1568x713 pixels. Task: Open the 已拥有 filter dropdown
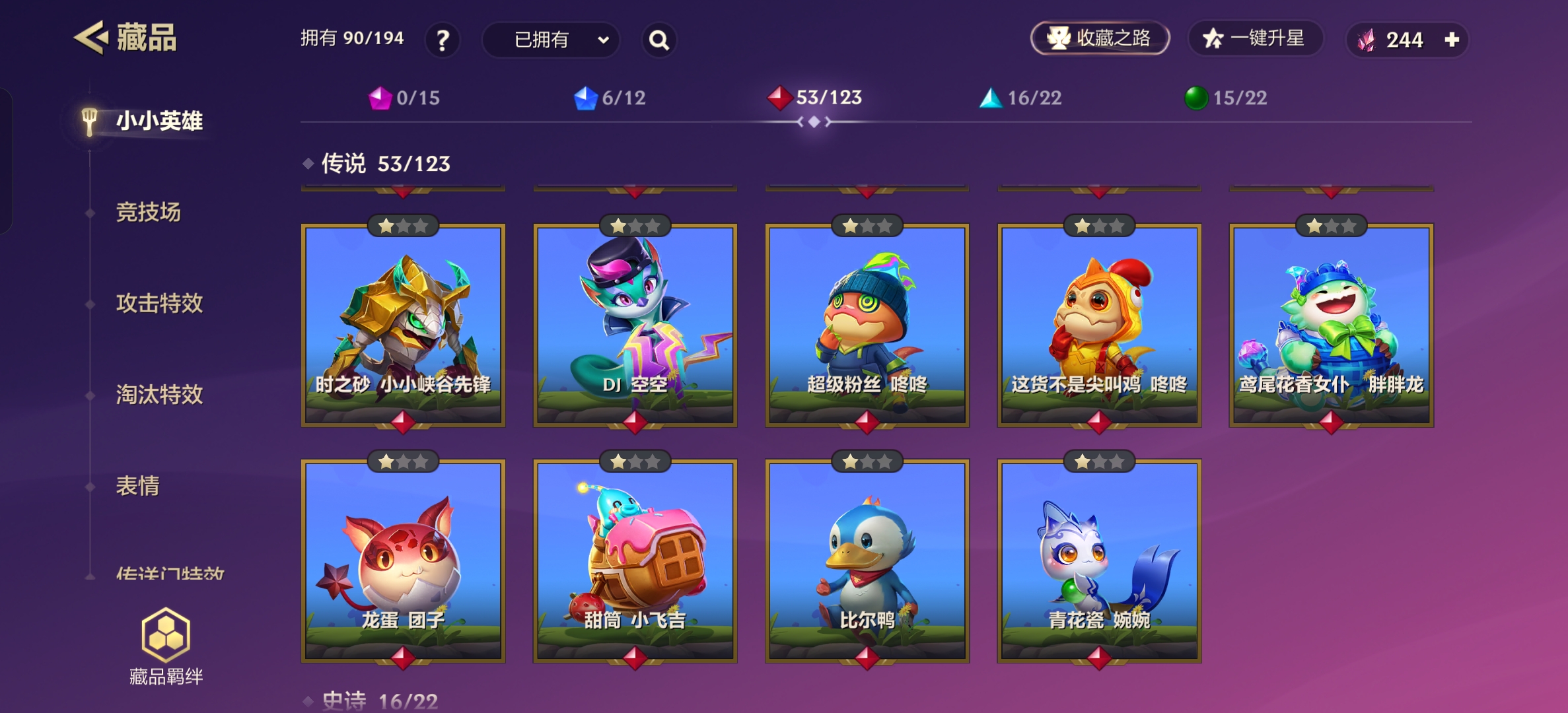[x=551, y=40]
